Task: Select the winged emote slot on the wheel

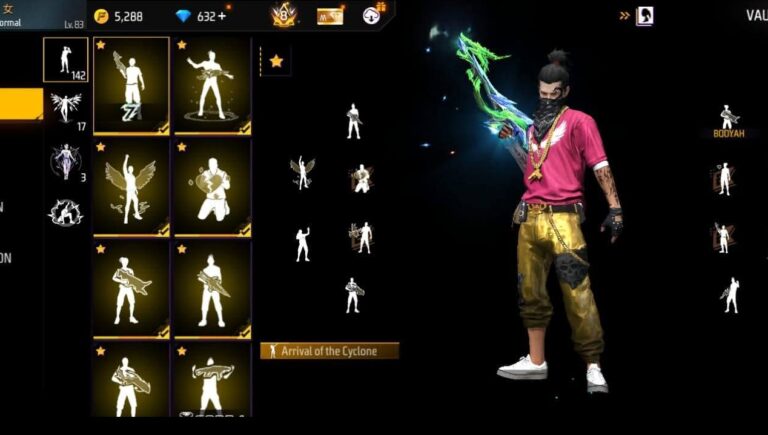Action: [302, 173]
